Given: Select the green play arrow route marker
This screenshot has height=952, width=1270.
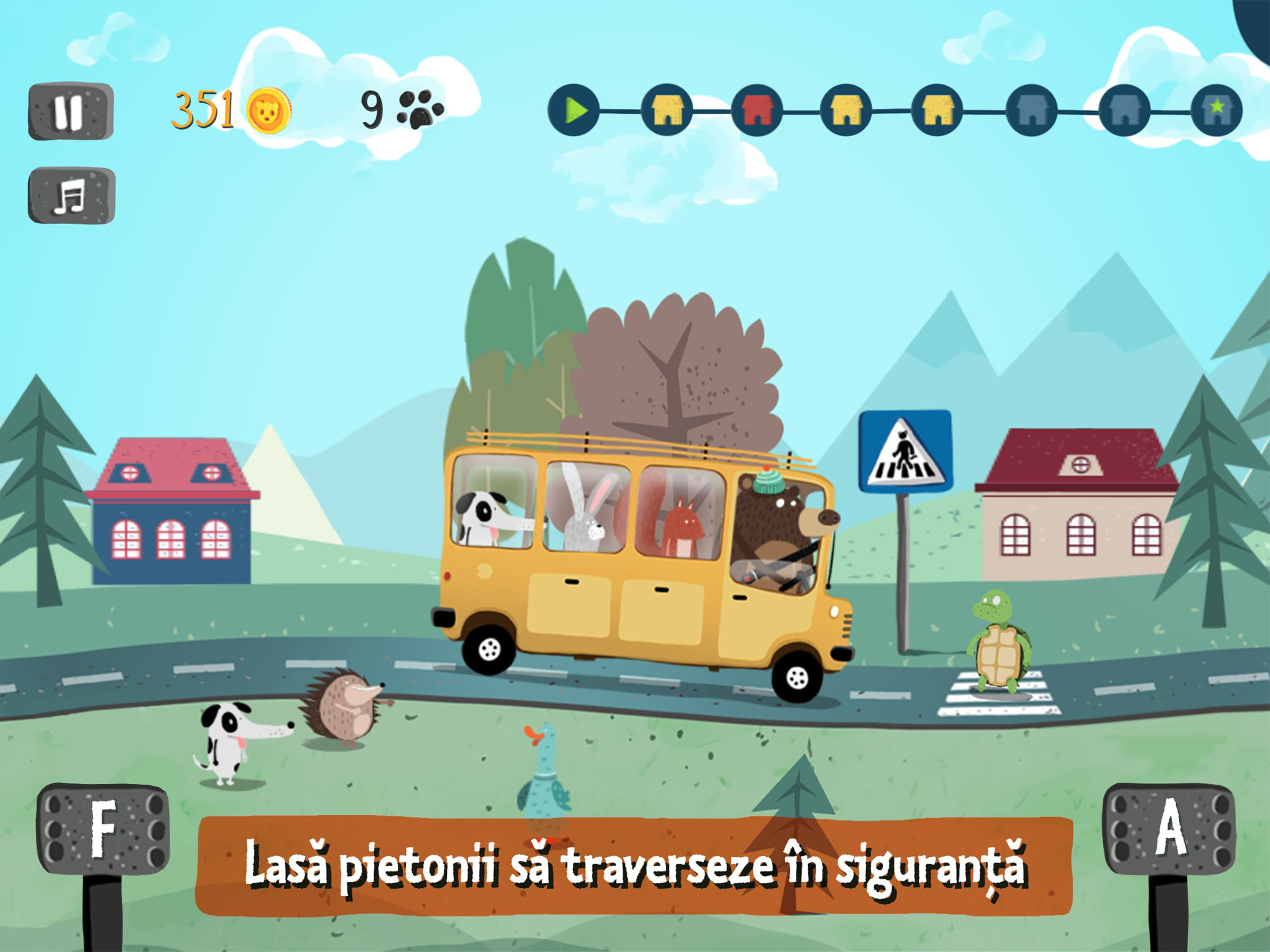Looking at the screenshot, I should coord(574,110).
